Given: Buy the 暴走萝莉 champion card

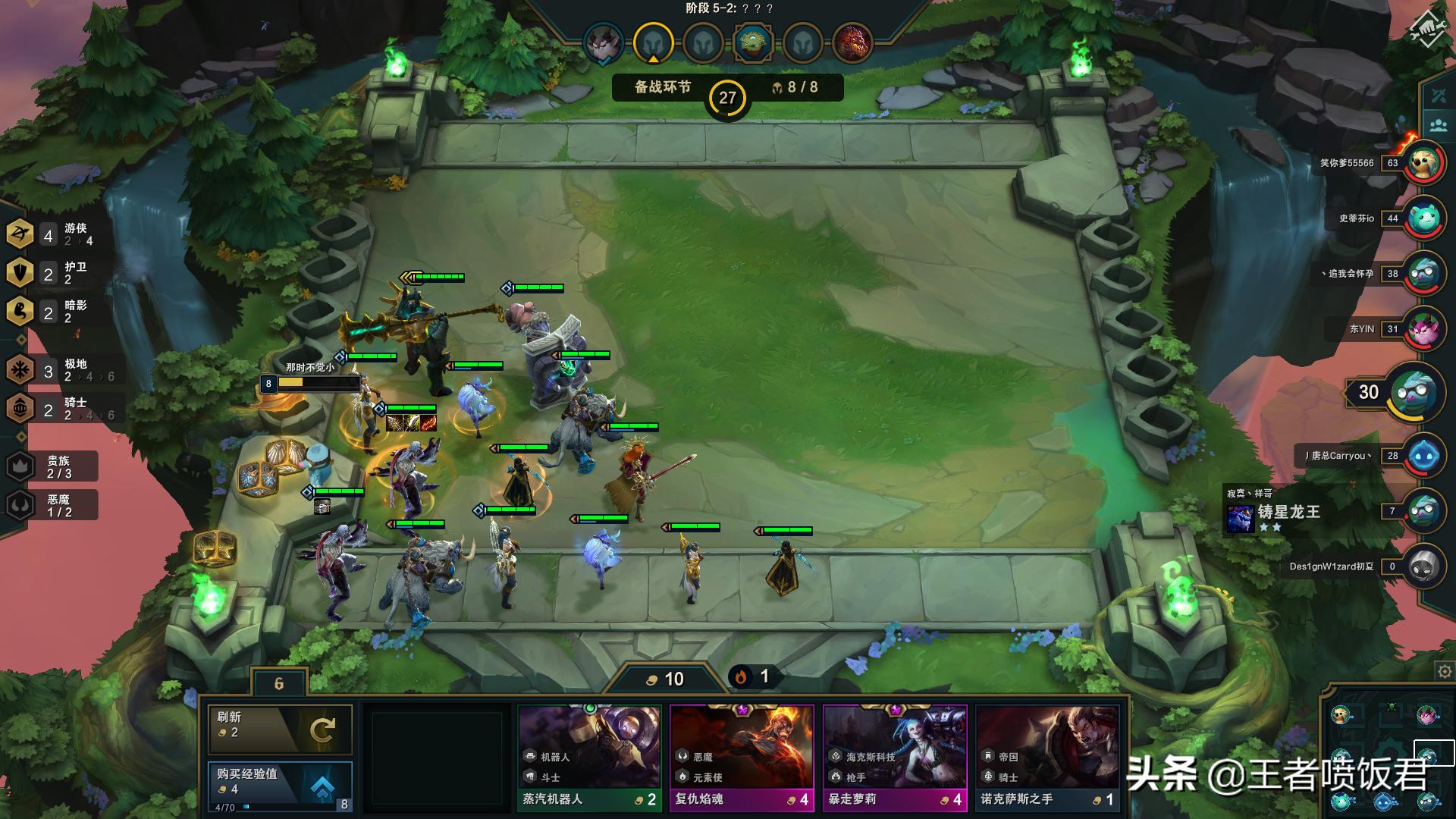Looking at the screenshot, I should (x=895, y=758).
